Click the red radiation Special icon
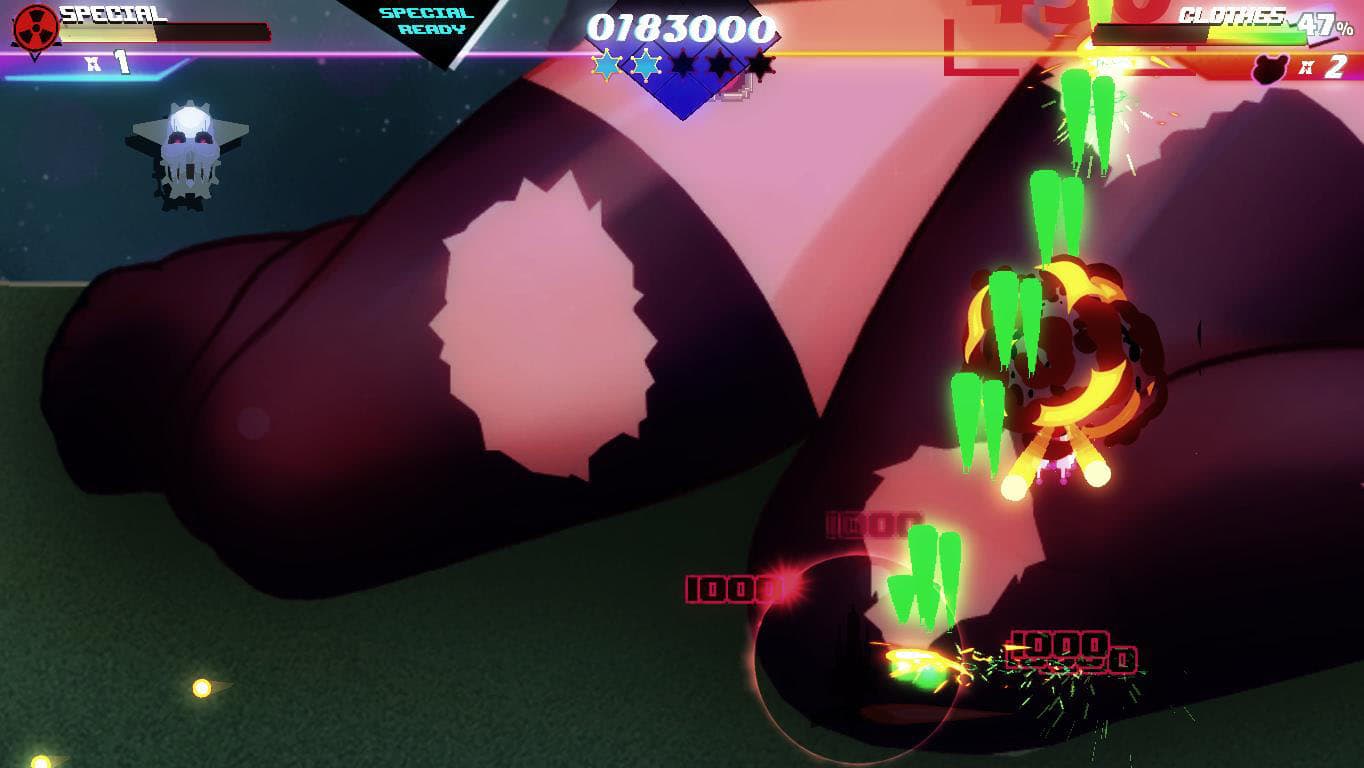 tap(35, 27)
